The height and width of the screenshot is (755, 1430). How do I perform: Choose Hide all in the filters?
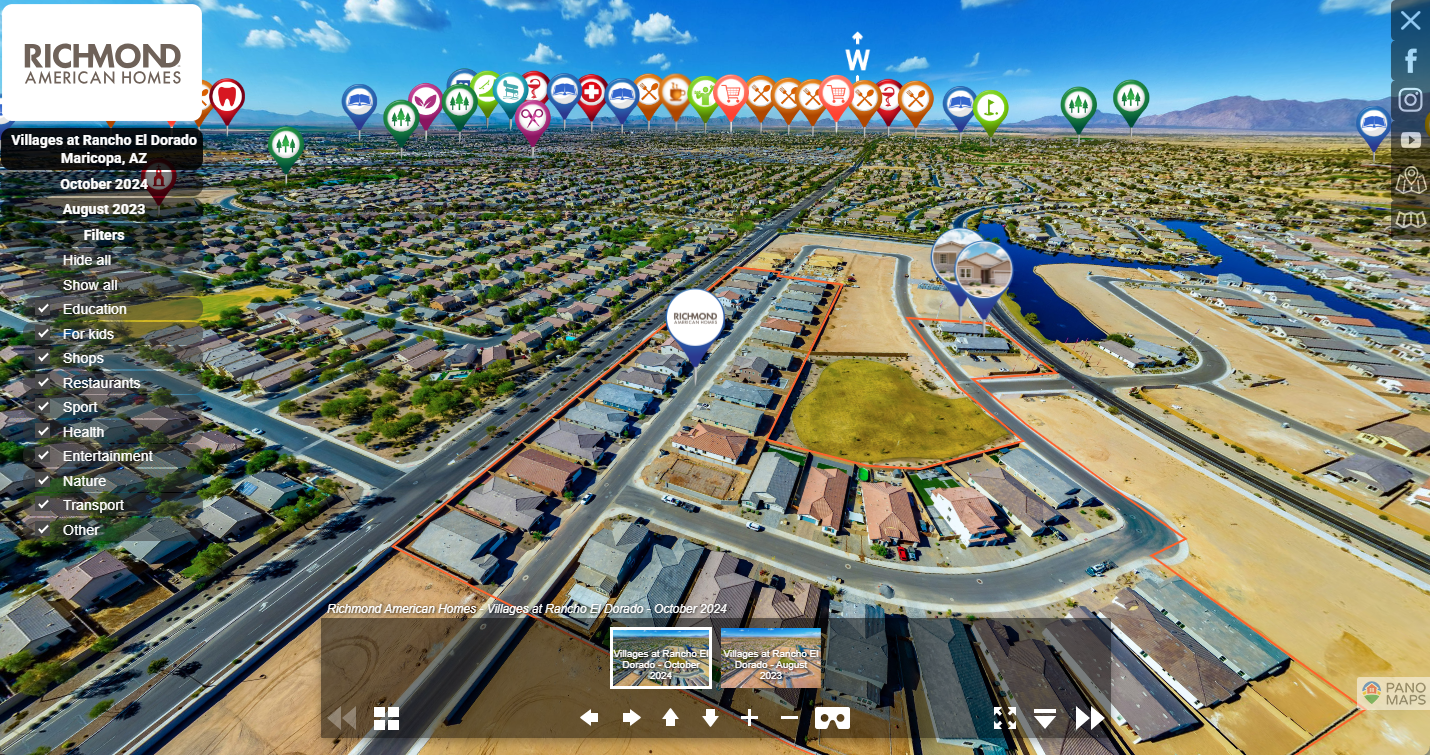point(87,260)
